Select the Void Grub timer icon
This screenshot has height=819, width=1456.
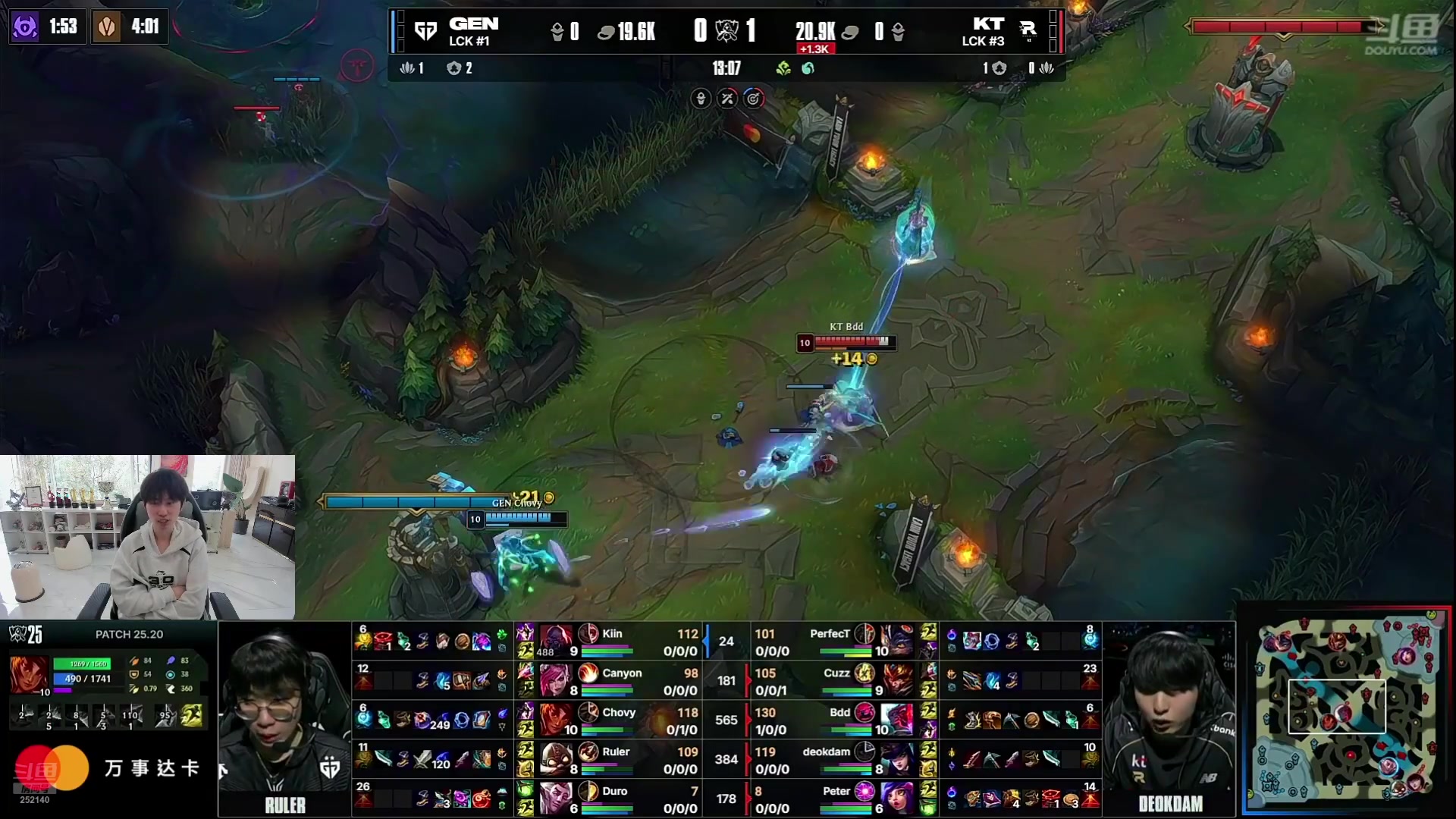[25, 27]
